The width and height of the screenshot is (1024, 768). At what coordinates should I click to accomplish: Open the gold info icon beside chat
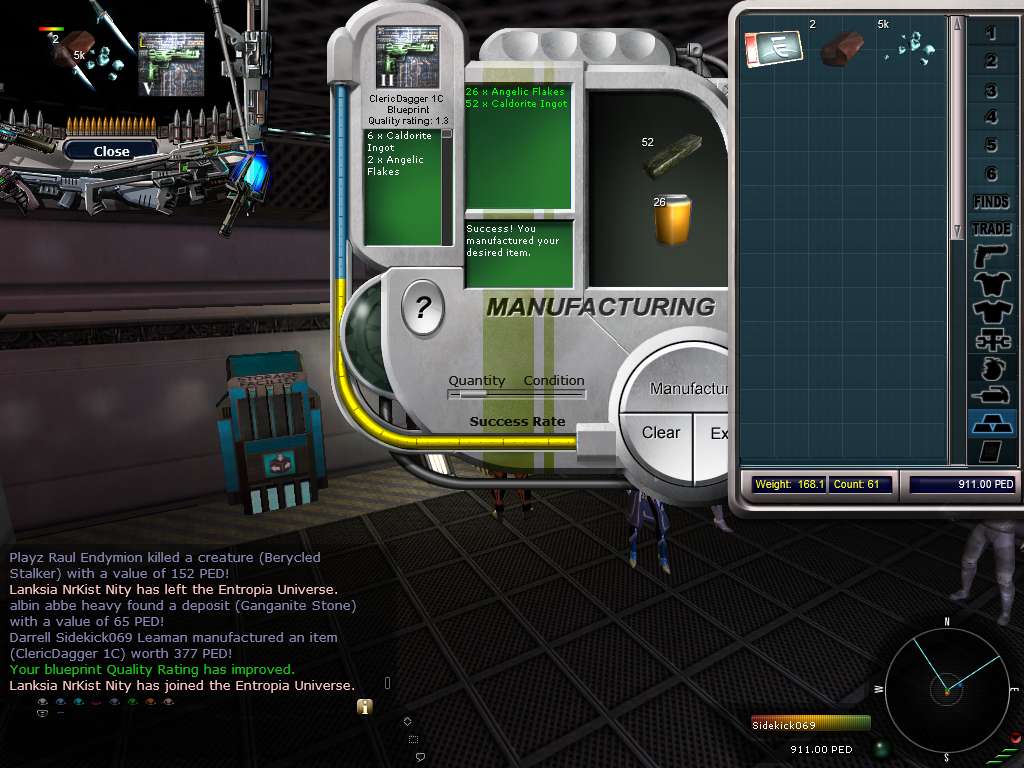(x=365, y=706)
